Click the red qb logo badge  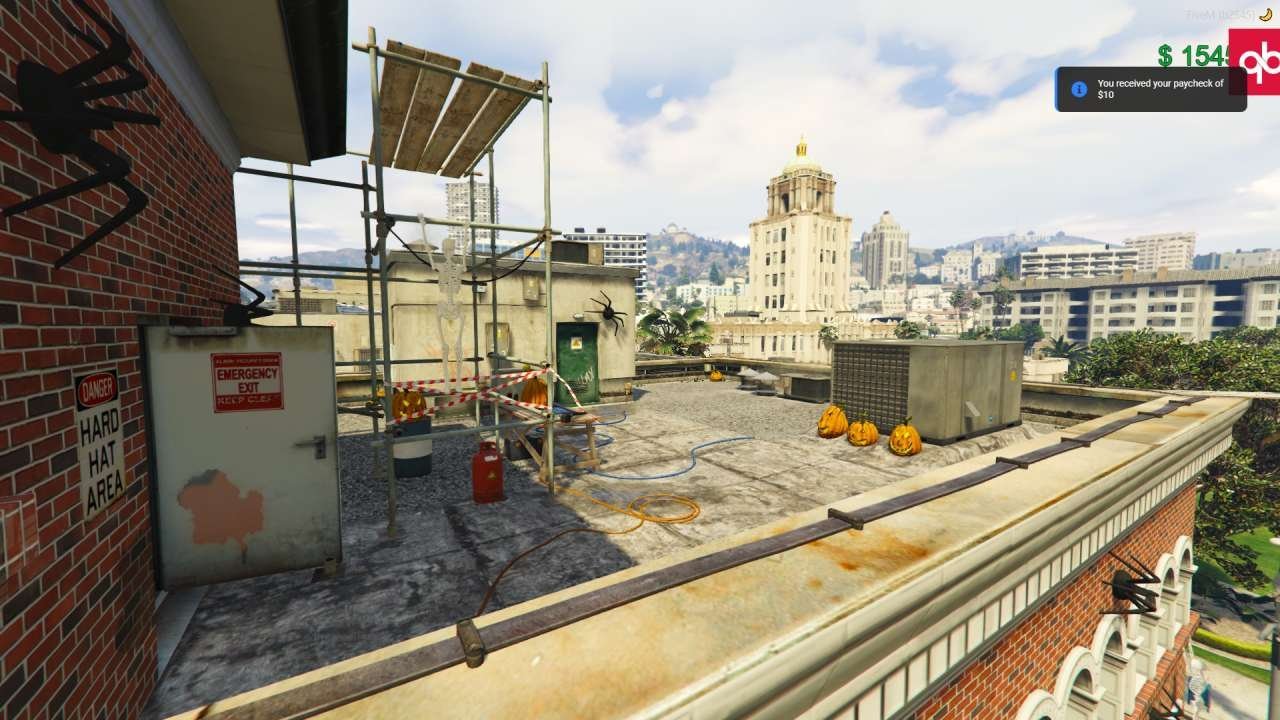(1256, 60)
